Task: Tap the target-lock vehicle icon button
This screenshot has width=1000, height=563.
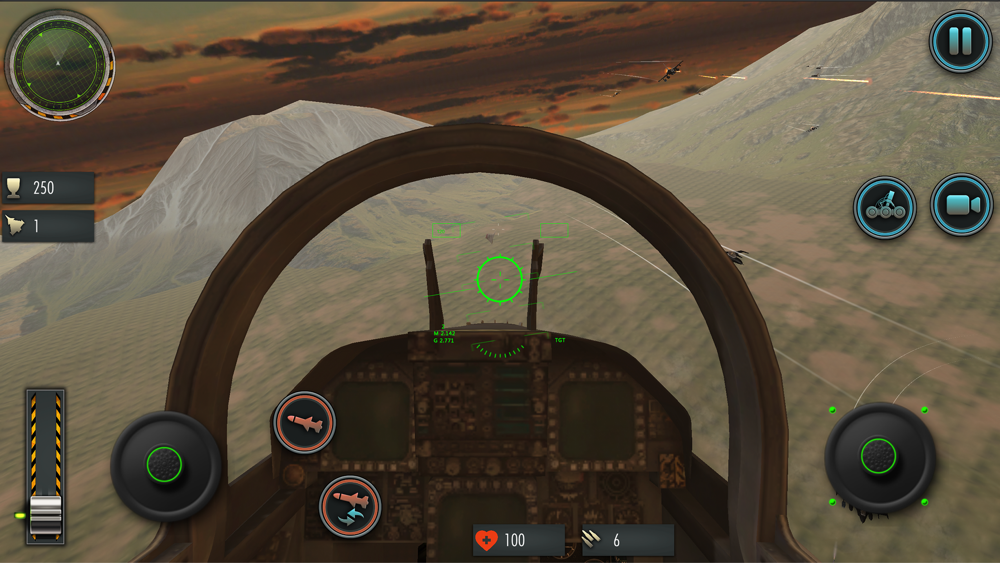Action: (885, 207)
